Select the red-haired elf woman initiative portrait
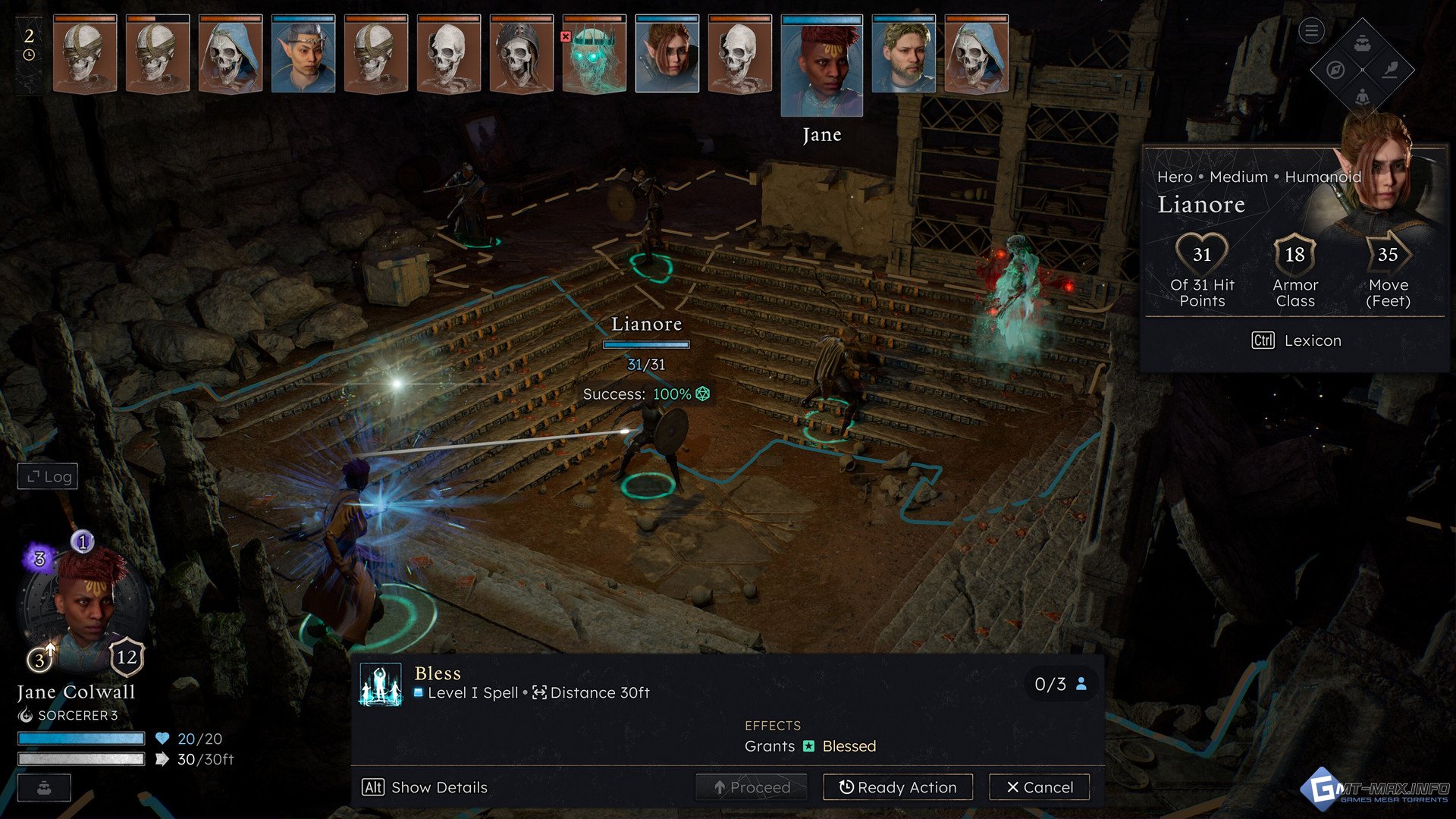This screenshot has height=819, width=1456. coord(667,55)
